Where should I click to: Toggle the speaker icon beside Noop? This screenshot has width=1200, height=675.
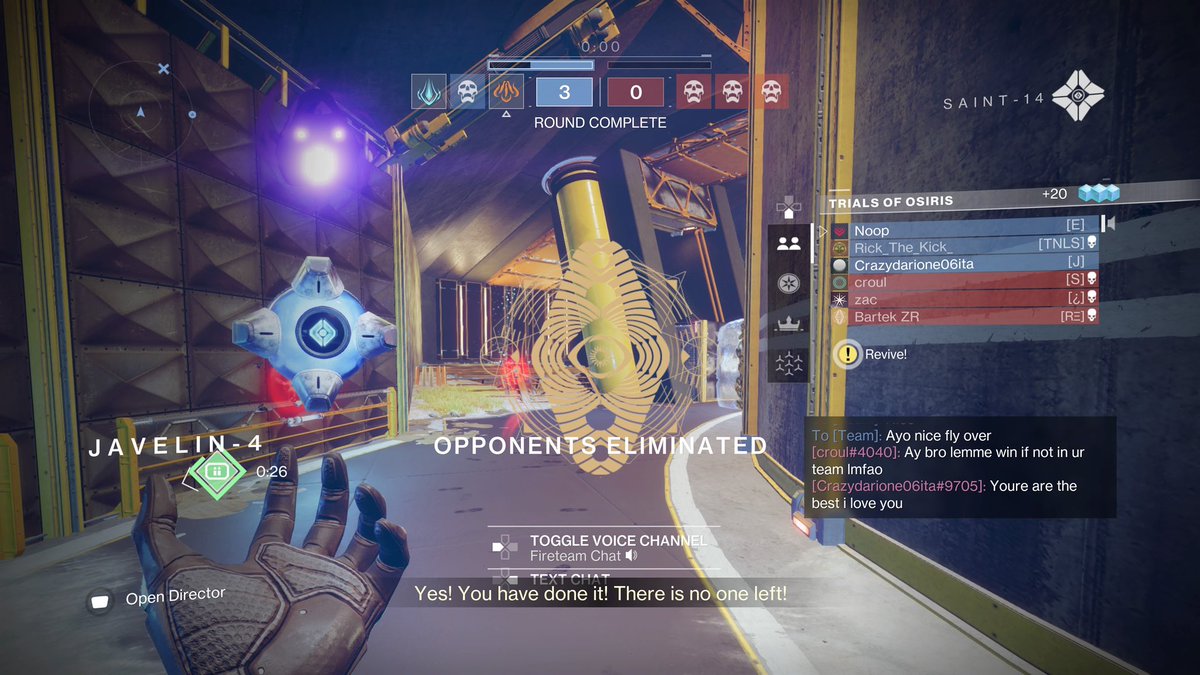[1109, 224]
